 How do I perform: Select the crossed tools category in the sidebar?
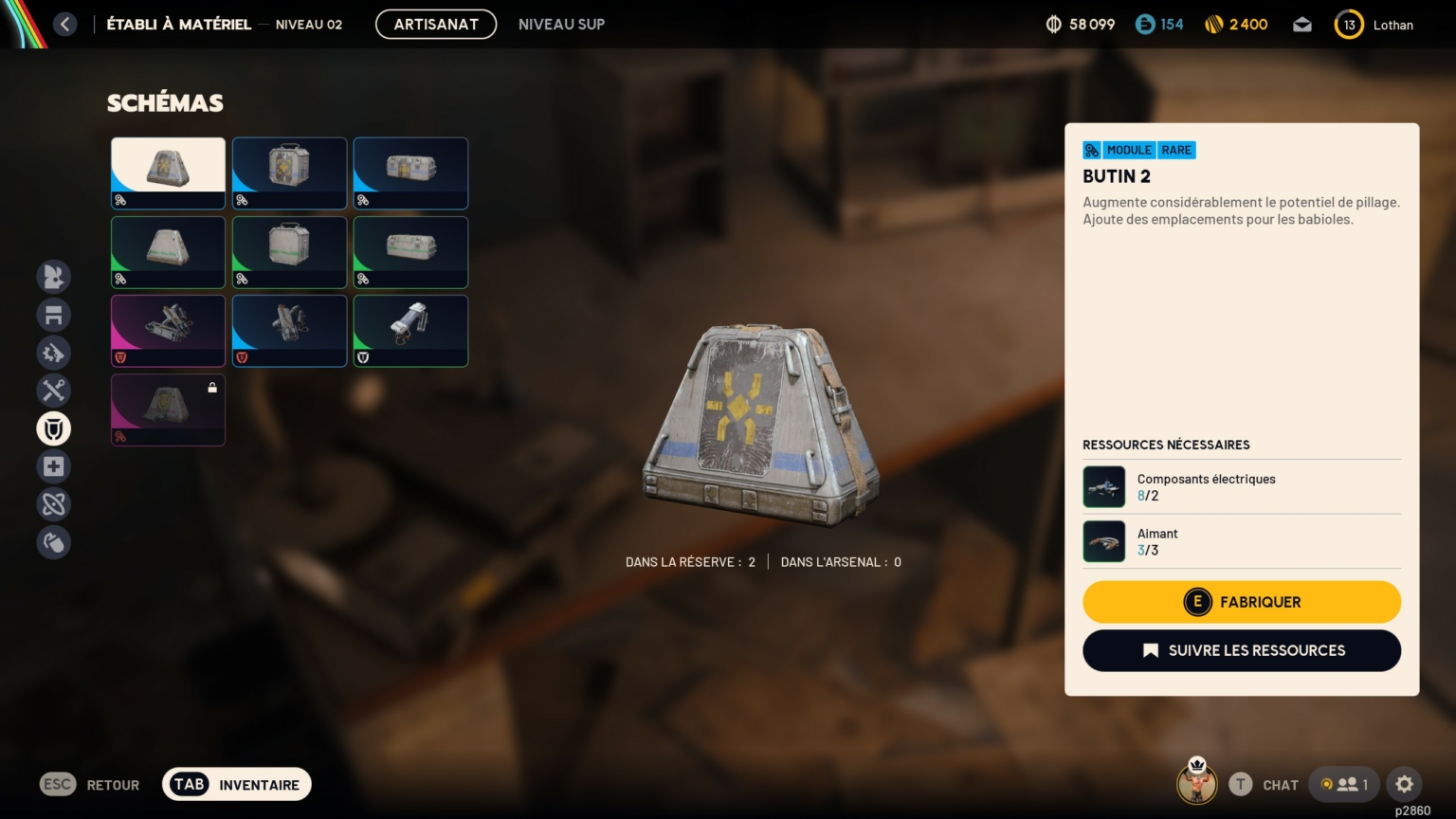click(x=54, y=391)
